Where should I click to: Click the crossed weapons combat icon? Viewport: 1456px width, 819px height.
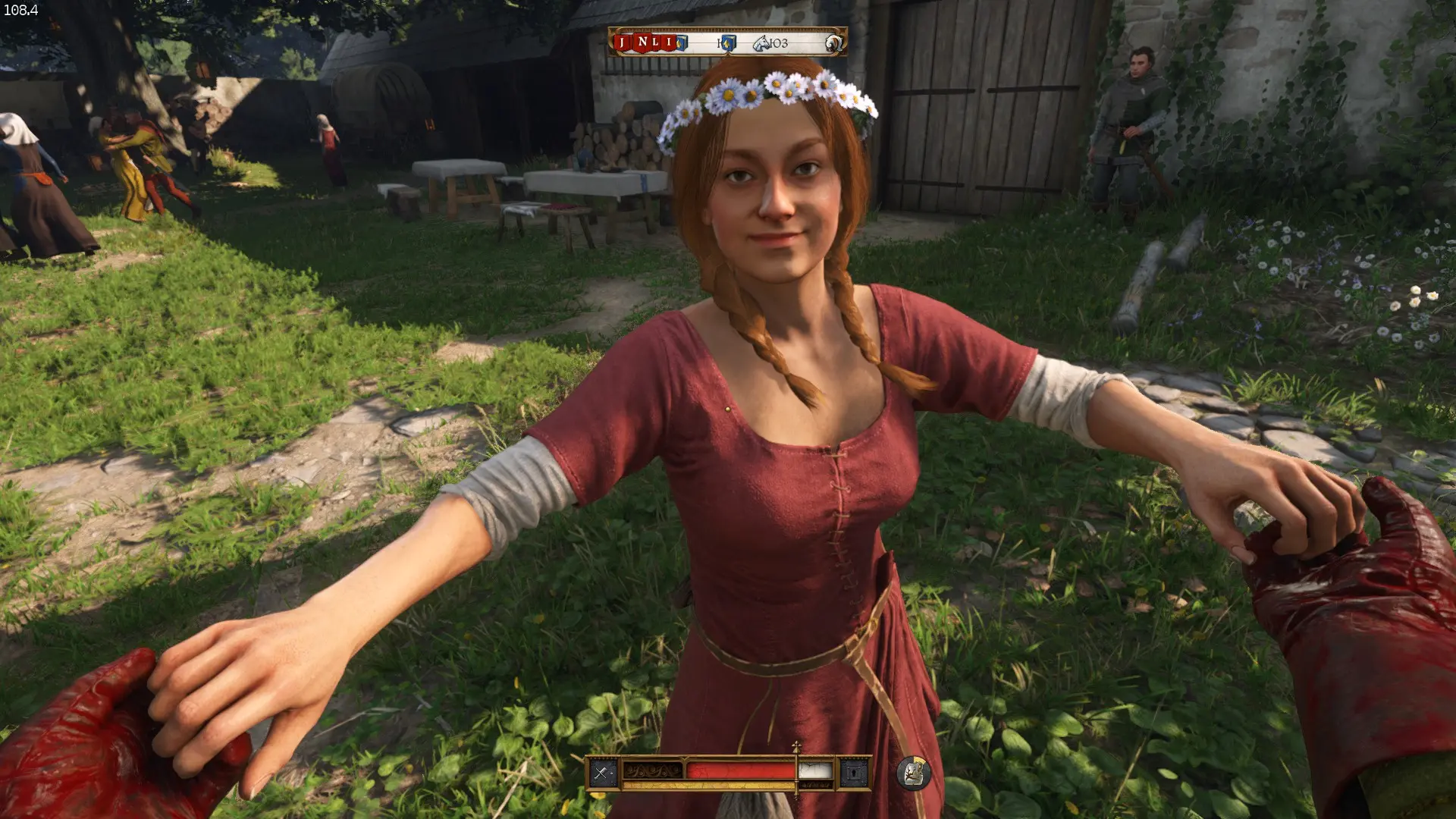pyautogui.click(x=602, y=773)
